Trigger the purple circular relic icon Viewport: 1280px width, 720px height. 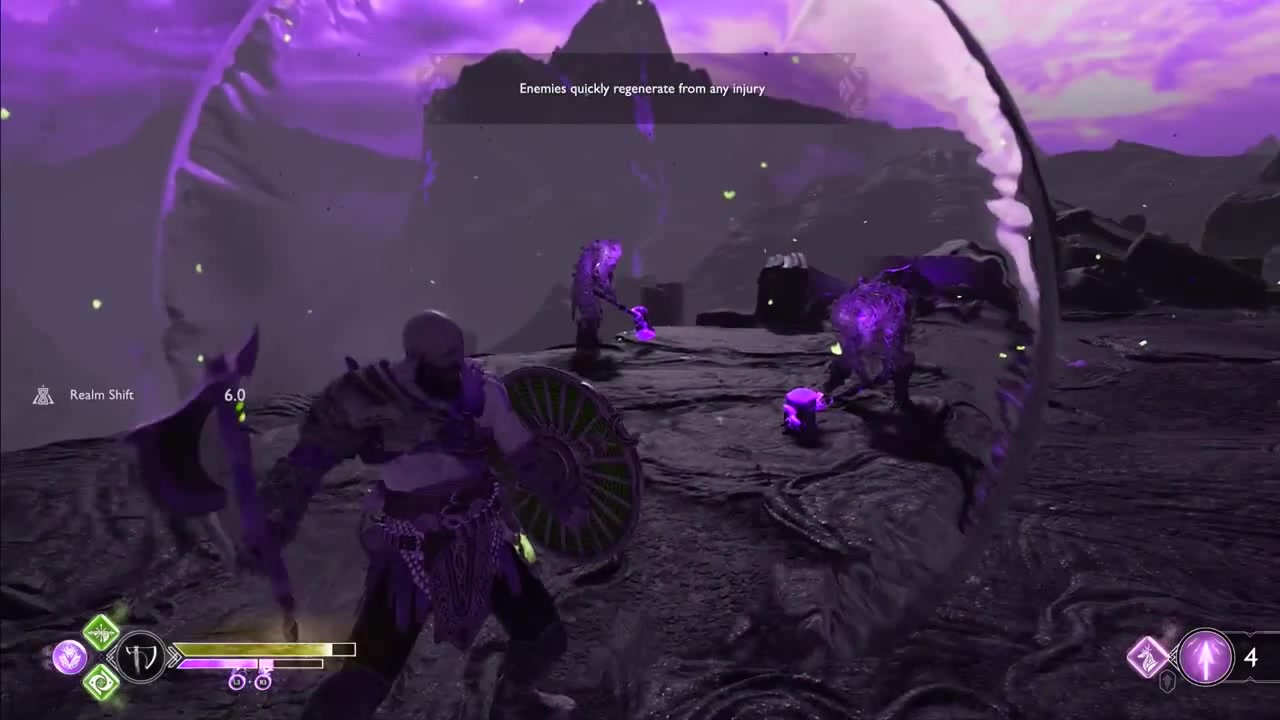coord(69,657)
